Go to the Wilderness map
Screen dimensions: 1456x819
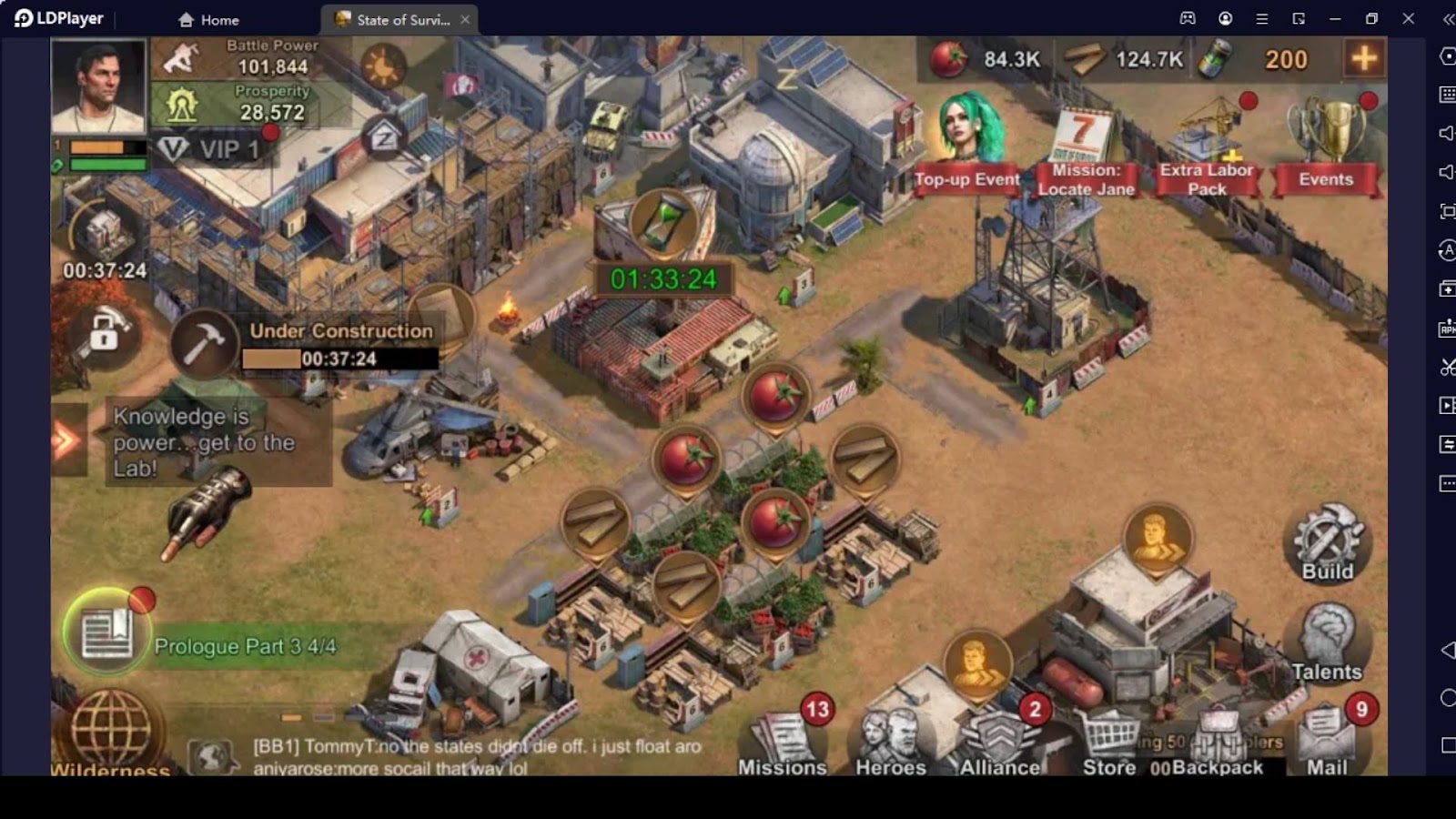[111, 733]
